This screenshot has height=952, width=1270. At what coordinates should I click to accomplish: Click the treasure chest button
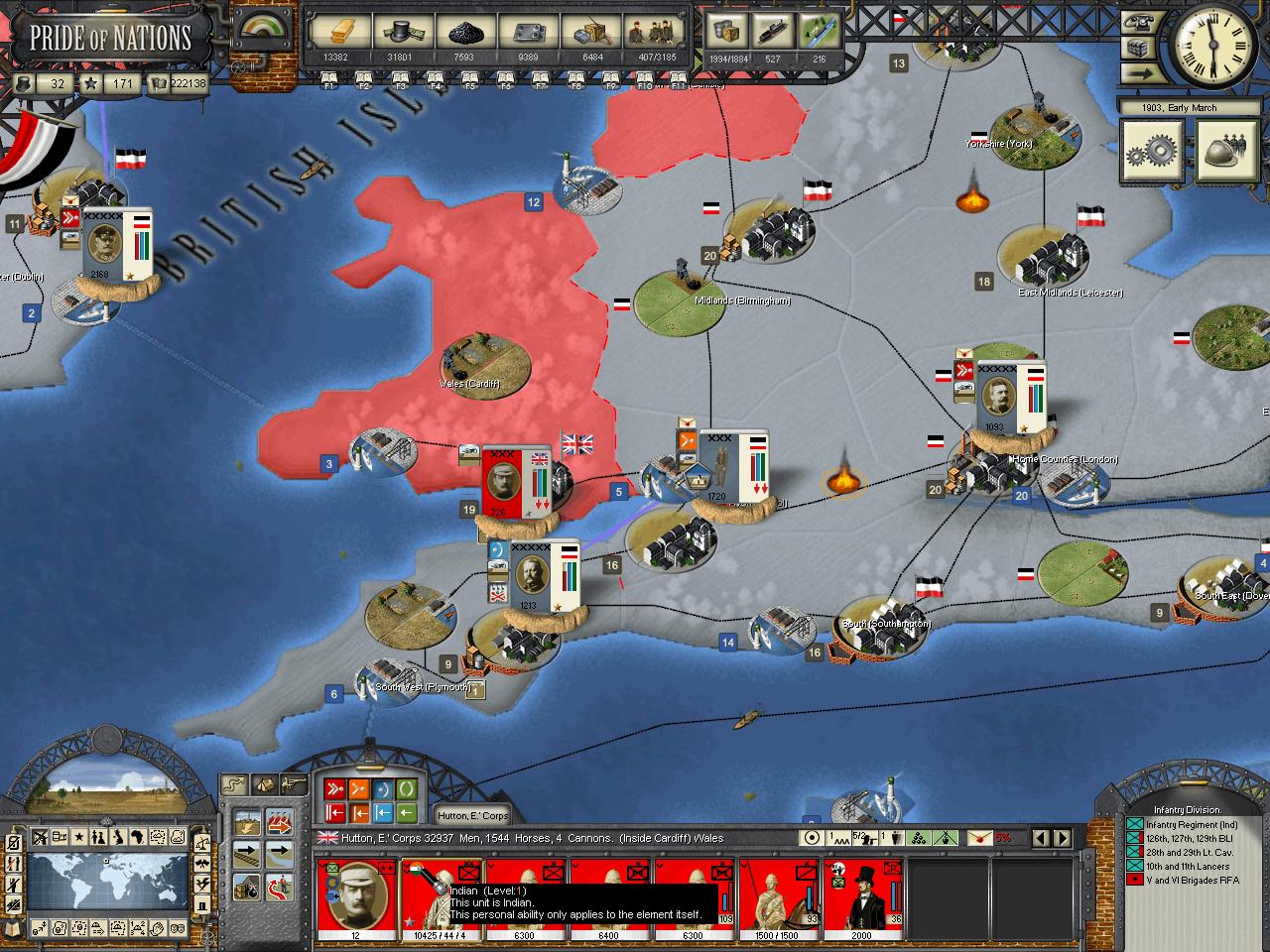(1136, 49)
